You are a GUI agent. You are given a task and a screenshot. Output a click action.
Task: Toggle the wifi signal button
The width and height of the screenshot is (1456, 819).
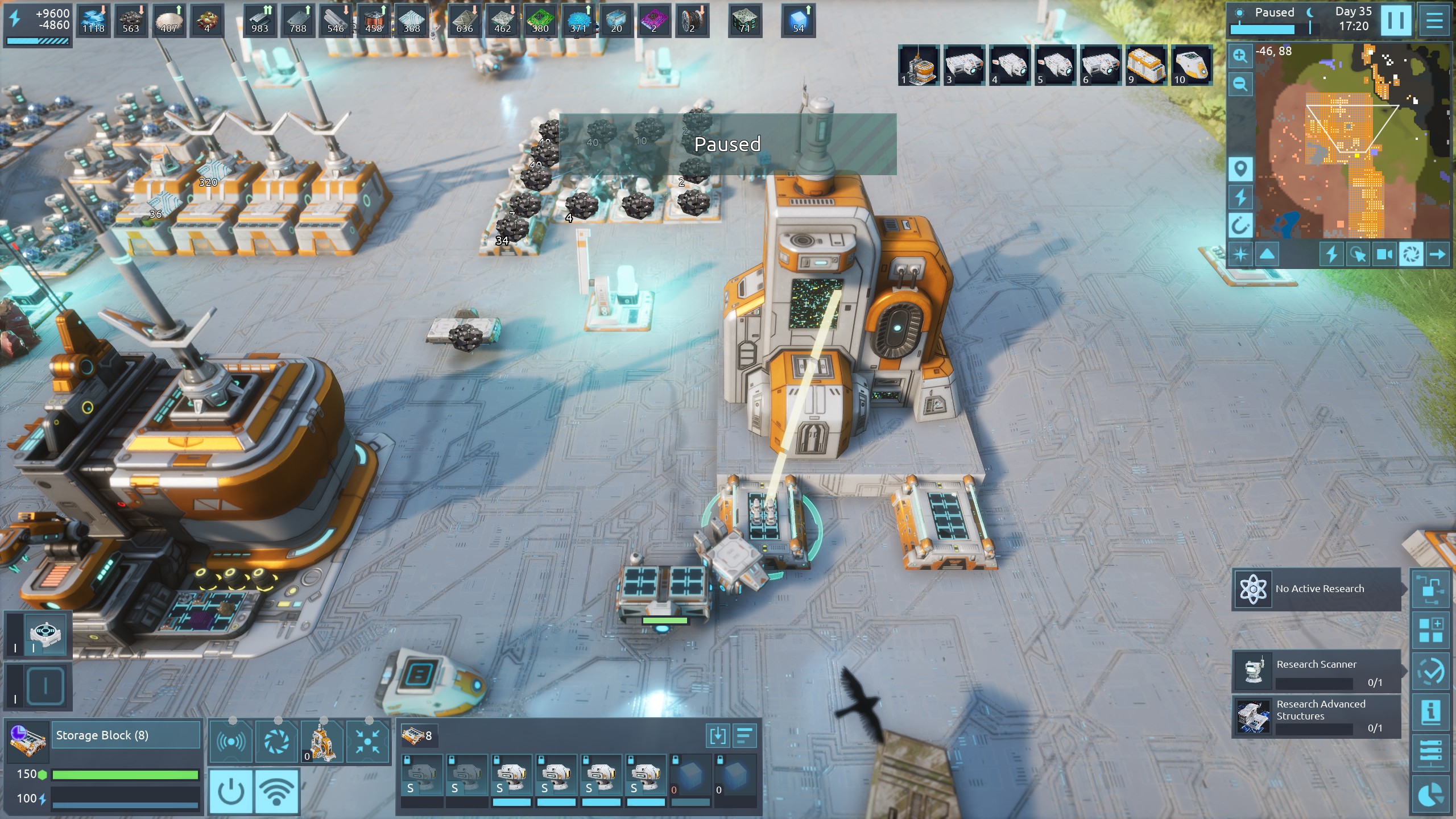click(x=276, y=791)
